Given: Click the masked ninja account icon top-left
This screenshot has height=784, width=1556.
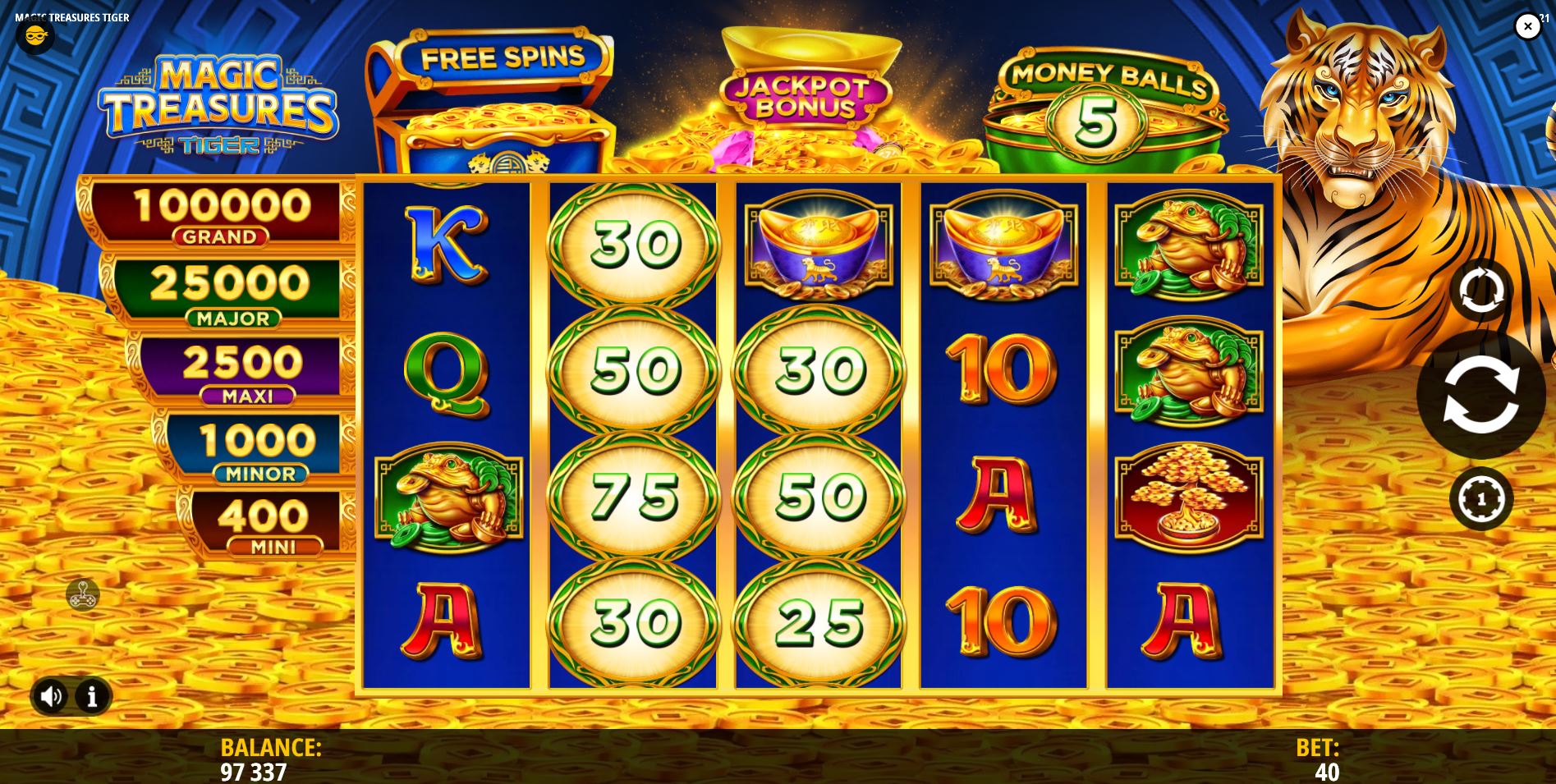Looking at the screenshot, I should [x=34, y=34].
